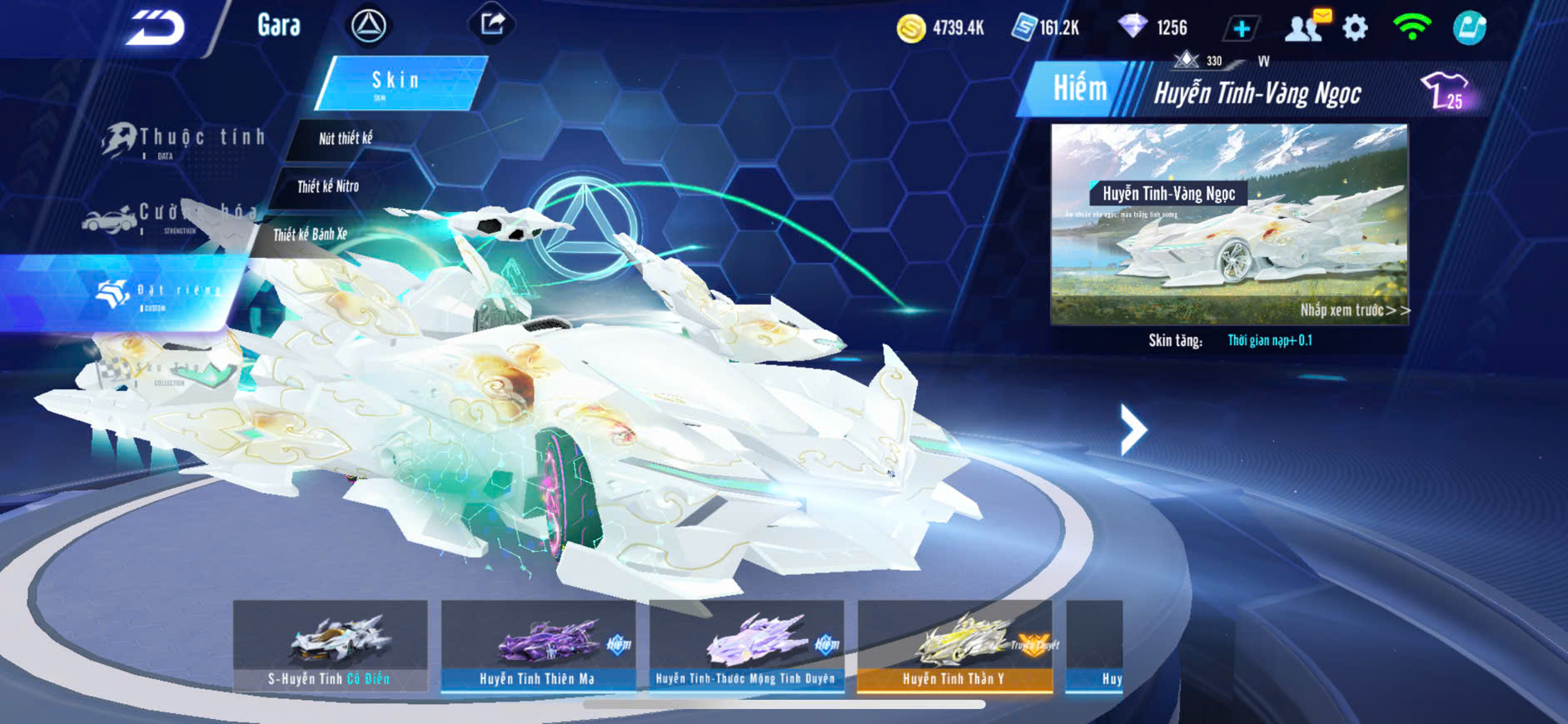The height and width of the screenshot is (724, 1568).
Task: Tap the share icon
Action: point(493,24)
